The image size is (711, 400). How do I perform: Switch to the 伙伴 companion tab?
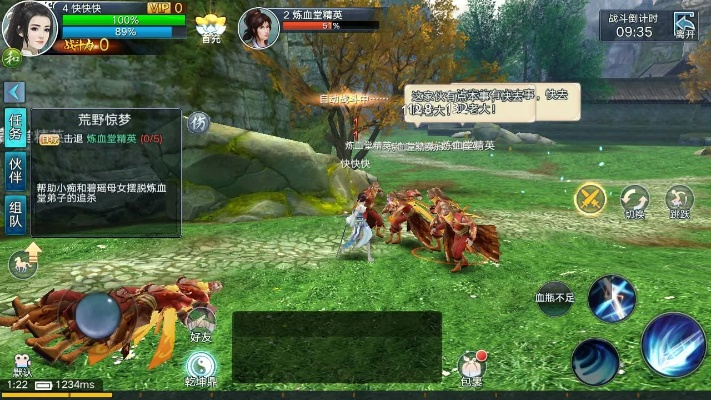(x=15, y=171)
